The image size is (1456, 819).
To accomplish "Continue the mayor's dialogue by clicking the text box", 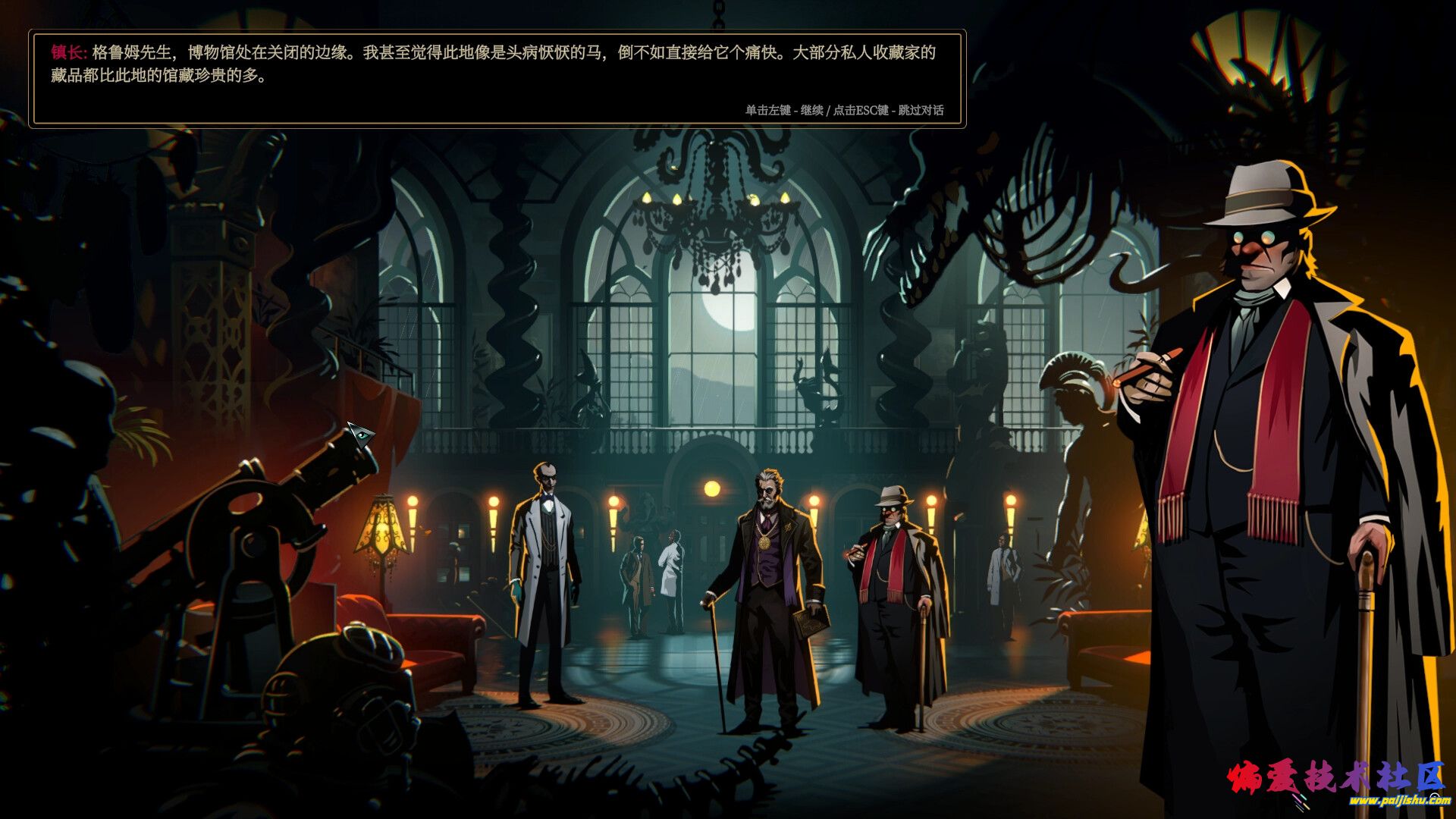I will click(x=497, y=79).
